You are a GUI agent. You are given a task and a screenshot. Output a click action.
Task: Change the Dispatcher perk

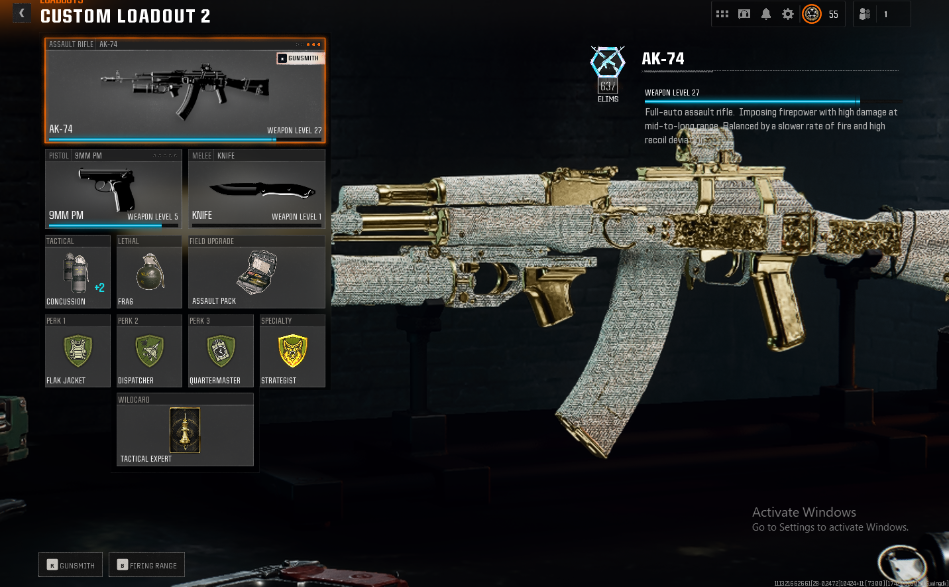pos(149,351)
